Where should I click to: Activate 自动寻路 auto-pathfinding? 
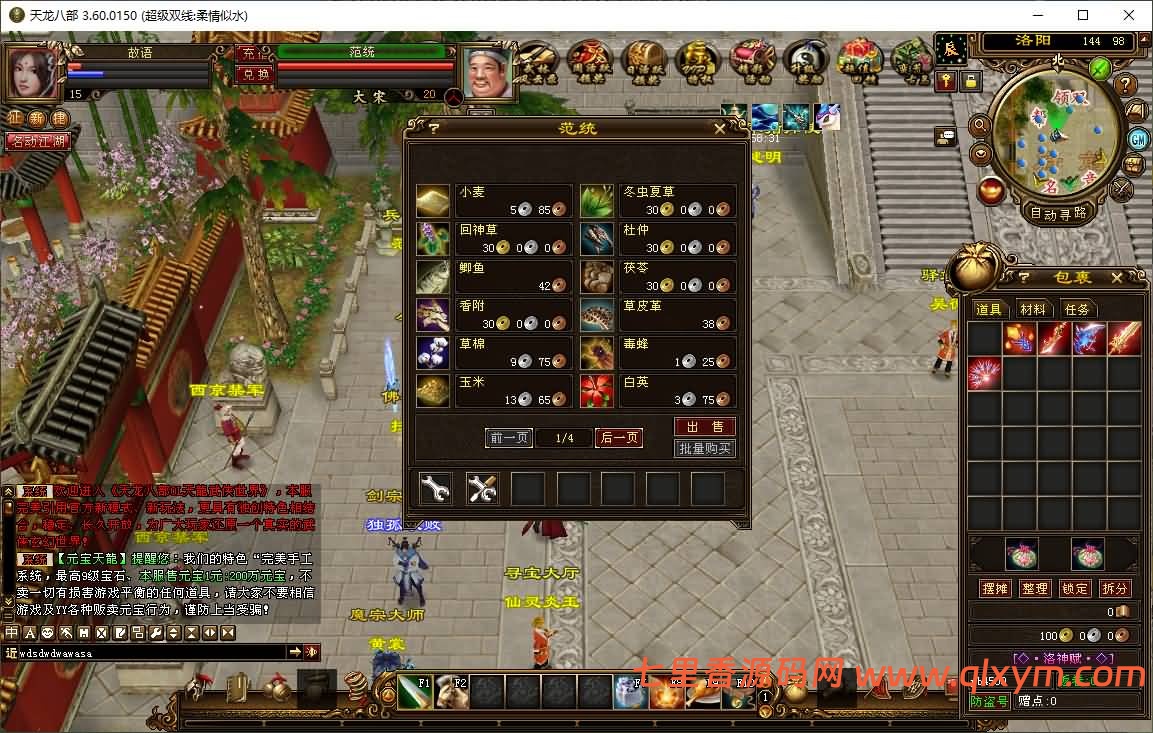click(1059, 213)
